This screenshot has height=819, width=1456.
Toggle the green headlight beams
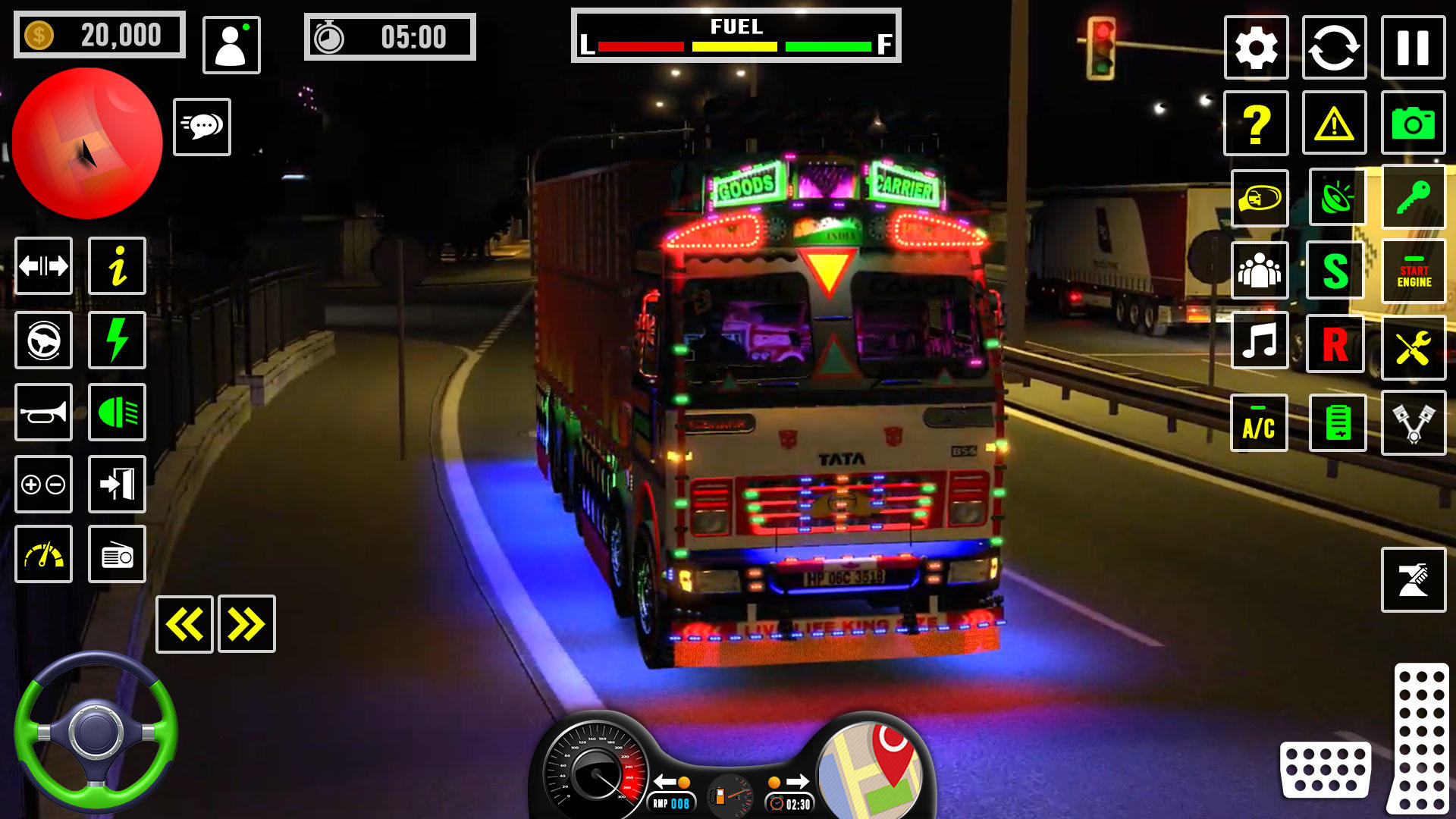pos(118,413)
